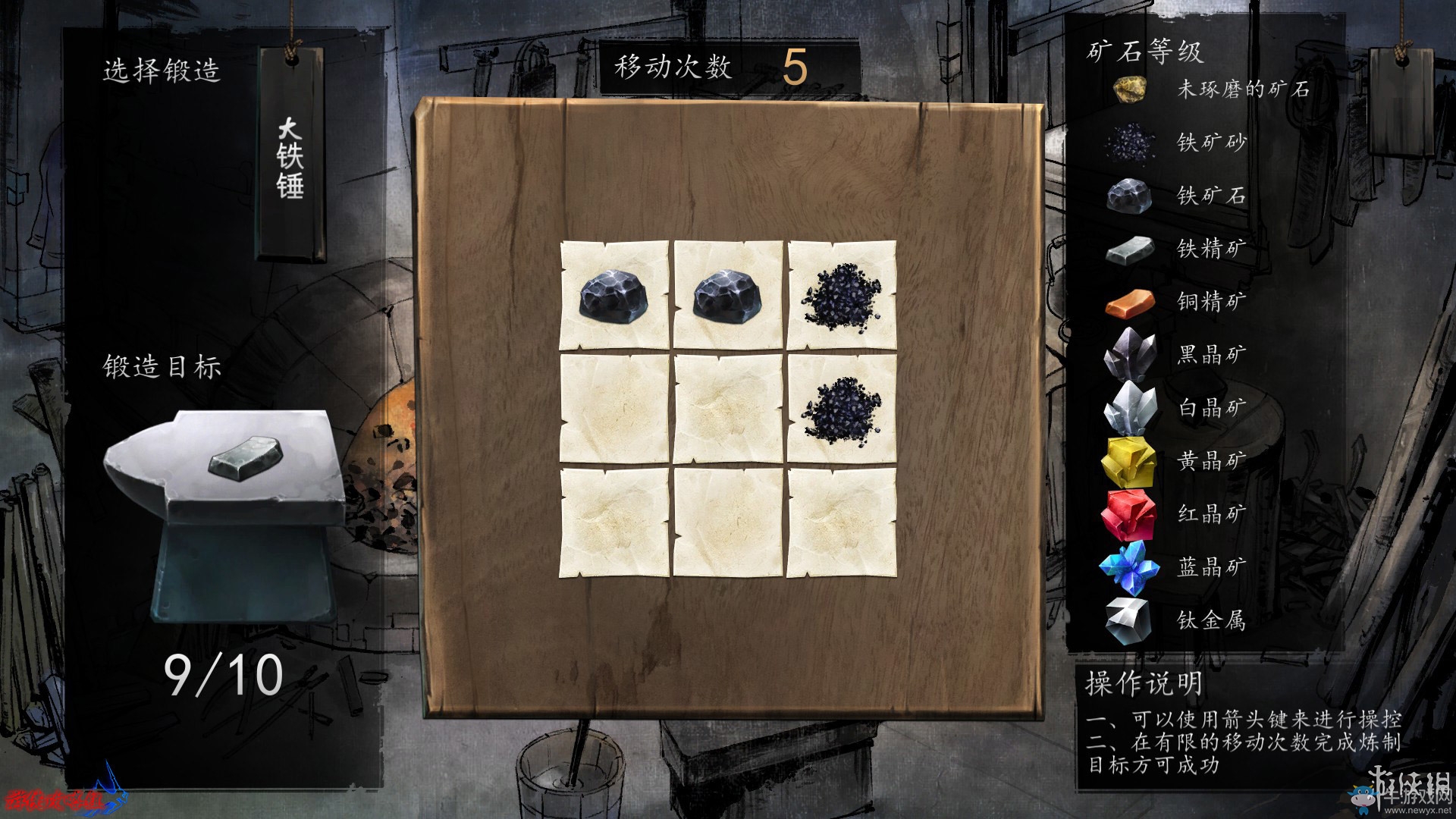
Task: Click the empty center grid tile
Action: pyautogui.click(x=730, y=409)
